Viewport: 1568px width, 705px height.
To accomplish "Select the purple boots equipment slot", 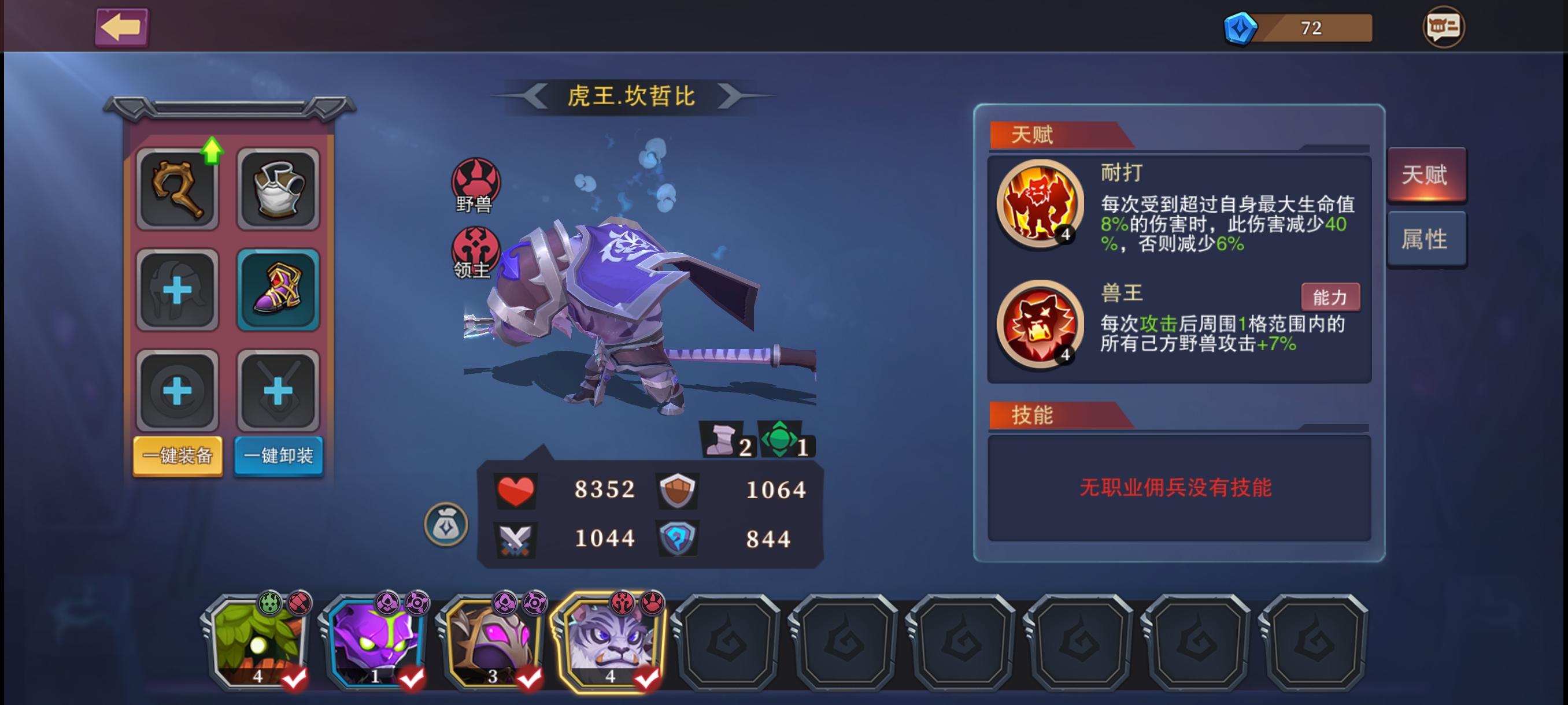I will click(279, 289).
